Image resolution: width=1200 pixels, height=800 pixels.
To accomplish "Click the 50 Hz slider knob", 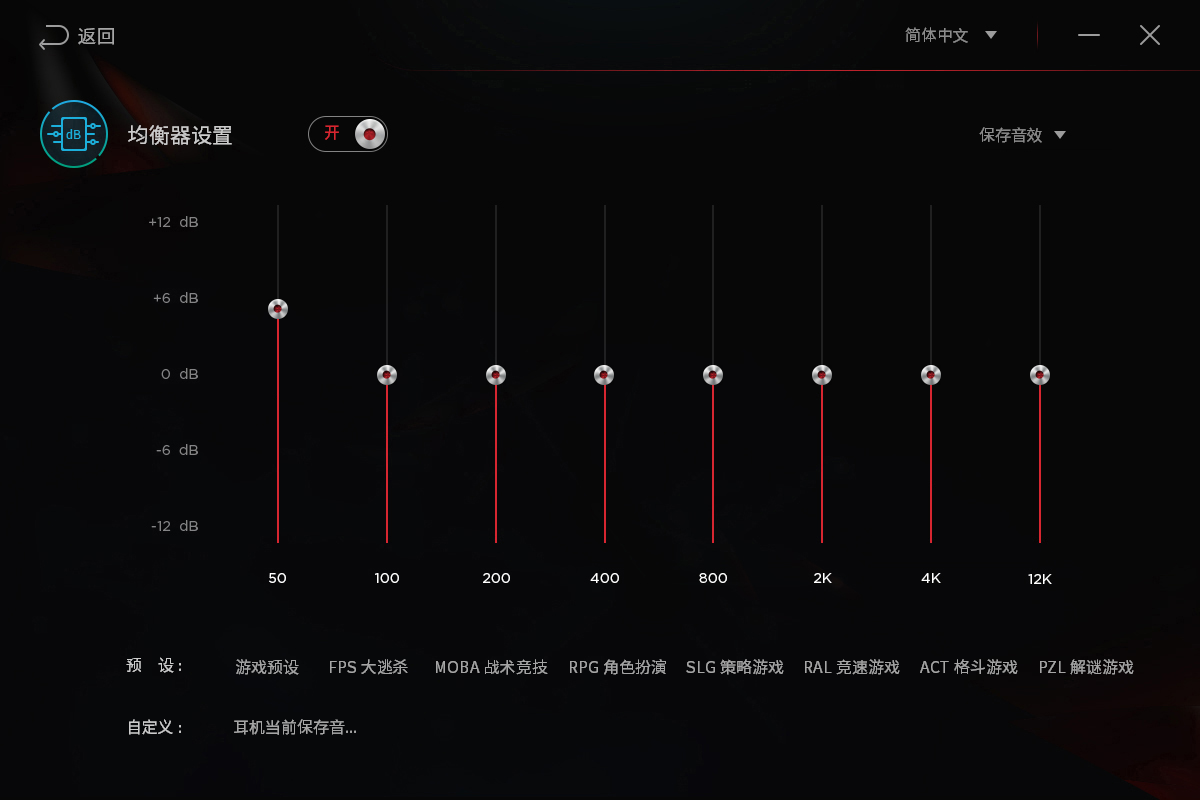I will [278, 309].
